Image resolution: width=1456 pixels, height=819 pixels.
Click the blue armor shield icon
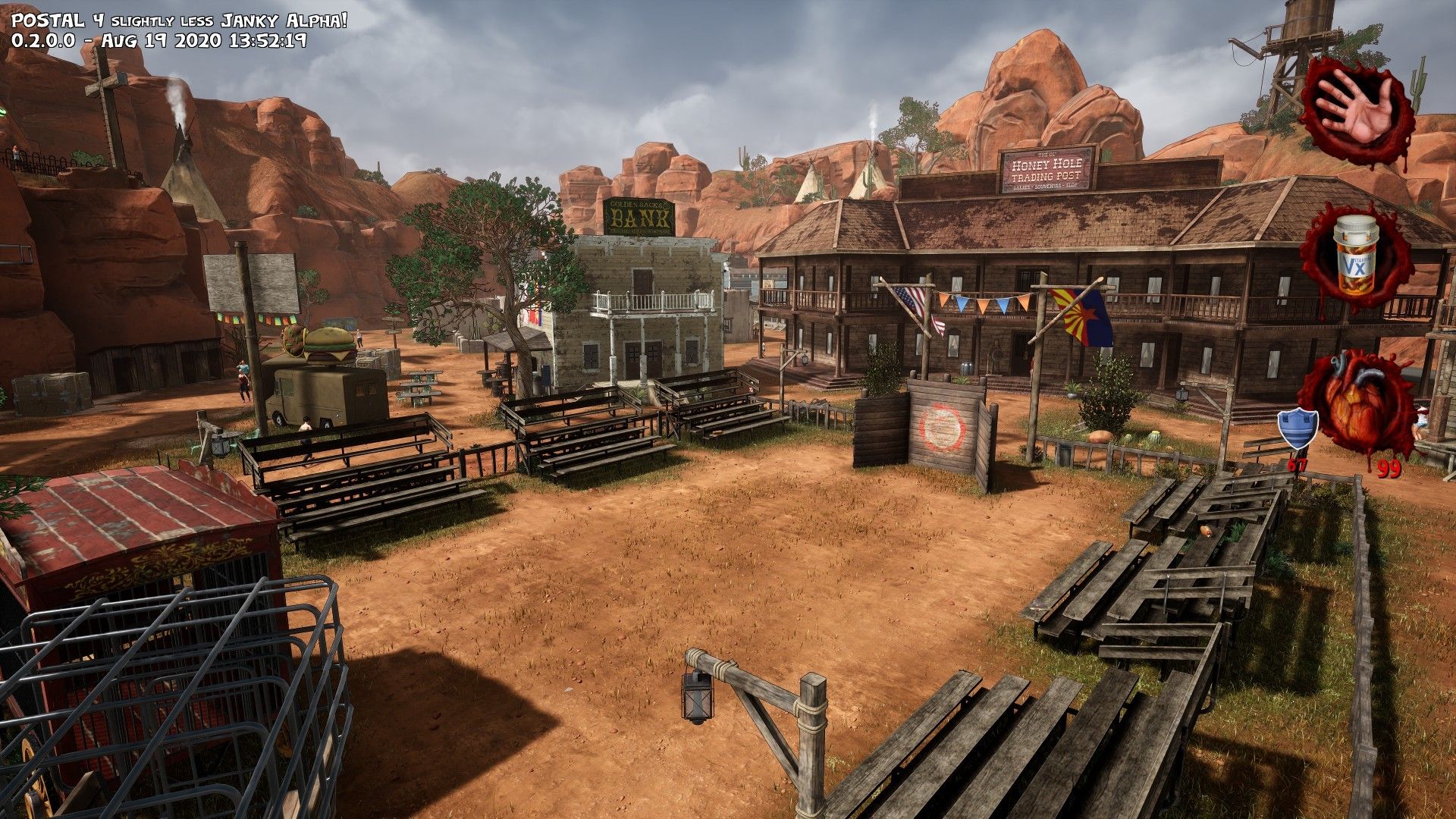click(1298, 429)
